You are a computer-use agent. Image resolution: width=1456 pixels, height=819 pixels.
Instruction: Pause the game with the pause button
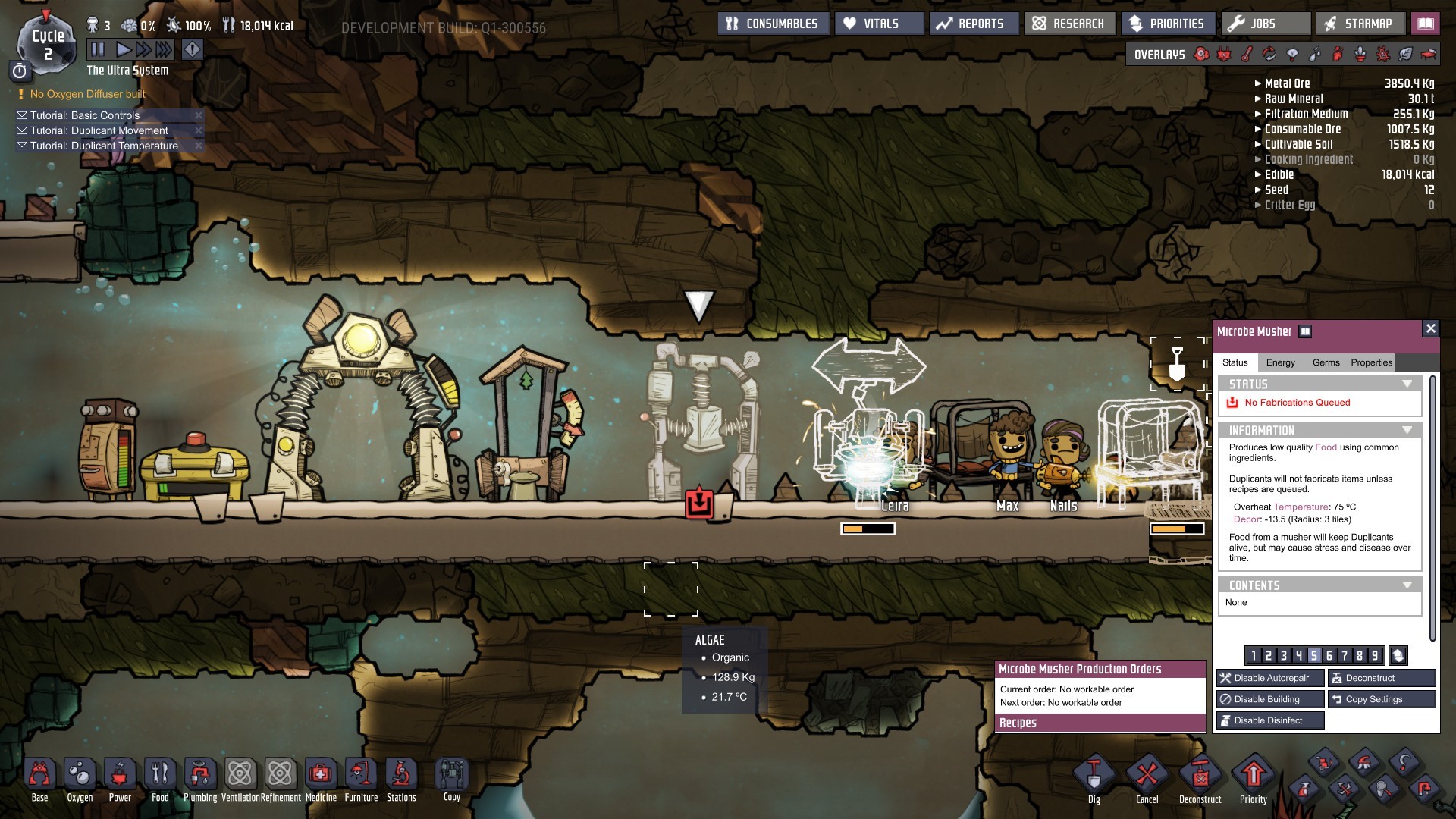(98, 50)
